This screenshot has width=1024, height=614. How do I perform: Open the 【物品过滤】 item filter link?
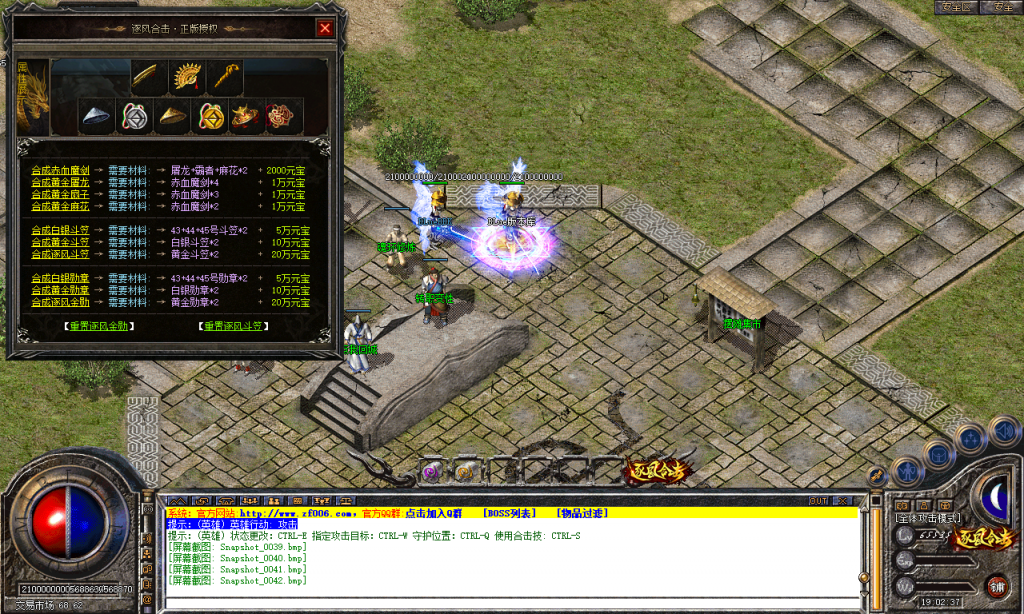582,513
